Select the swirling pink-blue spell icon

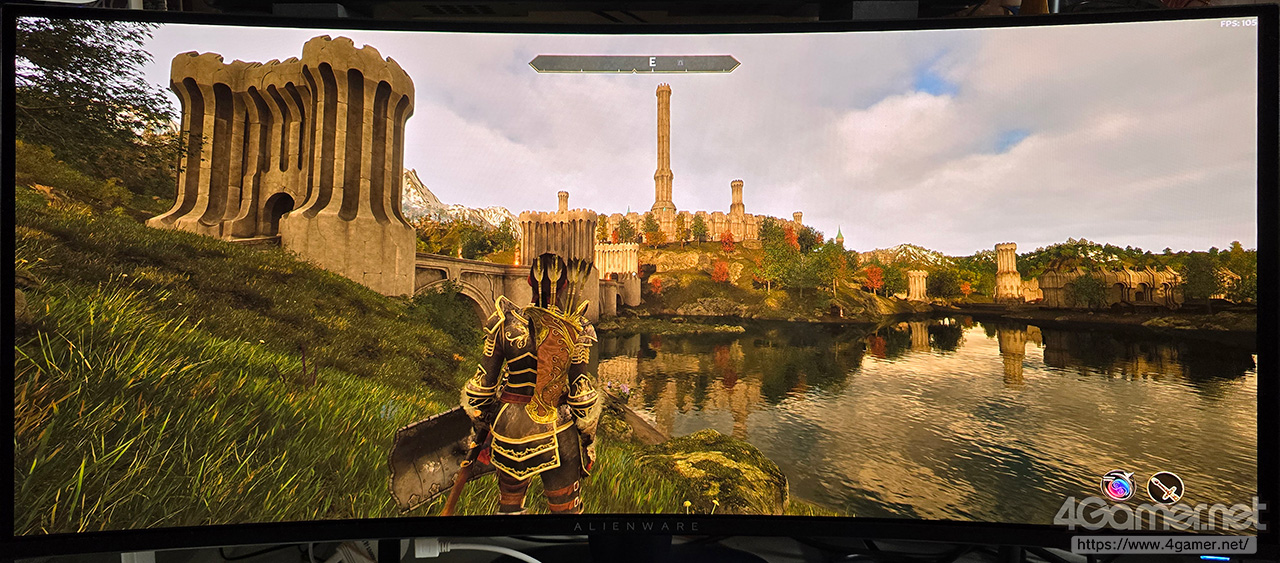click(1118, 486)
